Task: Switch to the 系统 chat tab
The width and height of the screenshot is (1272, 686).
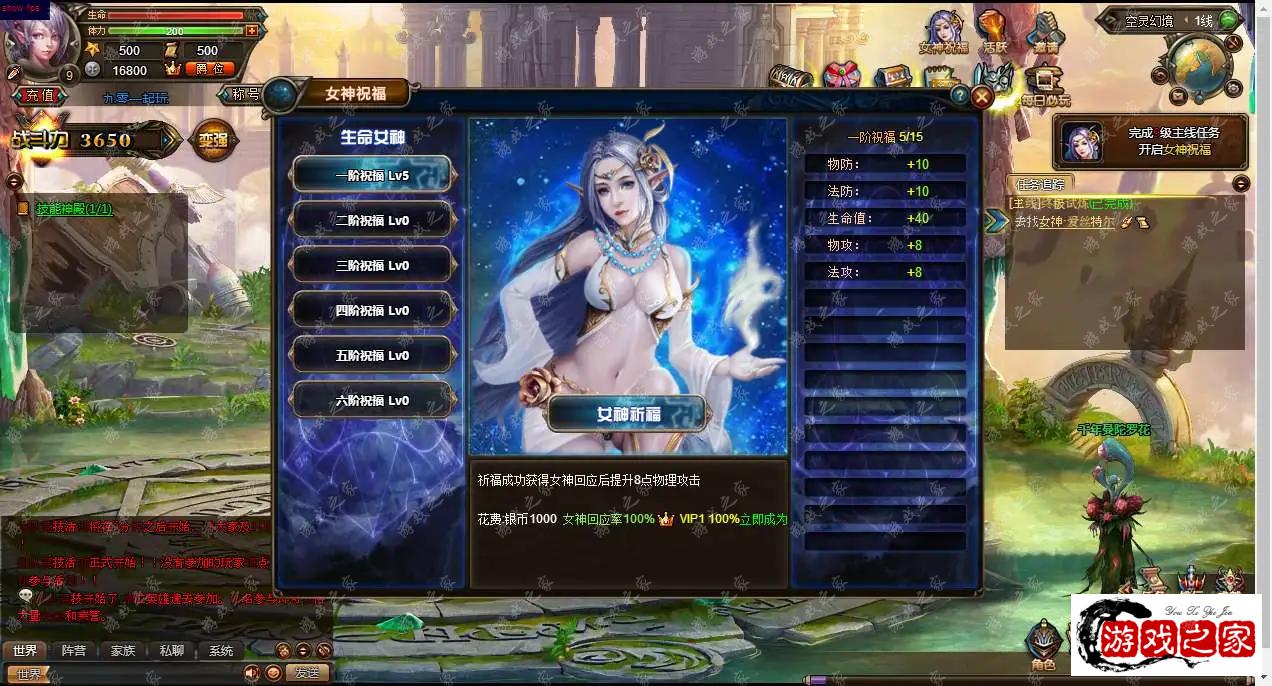Action: pyautogui.click(x=220, y=650)
